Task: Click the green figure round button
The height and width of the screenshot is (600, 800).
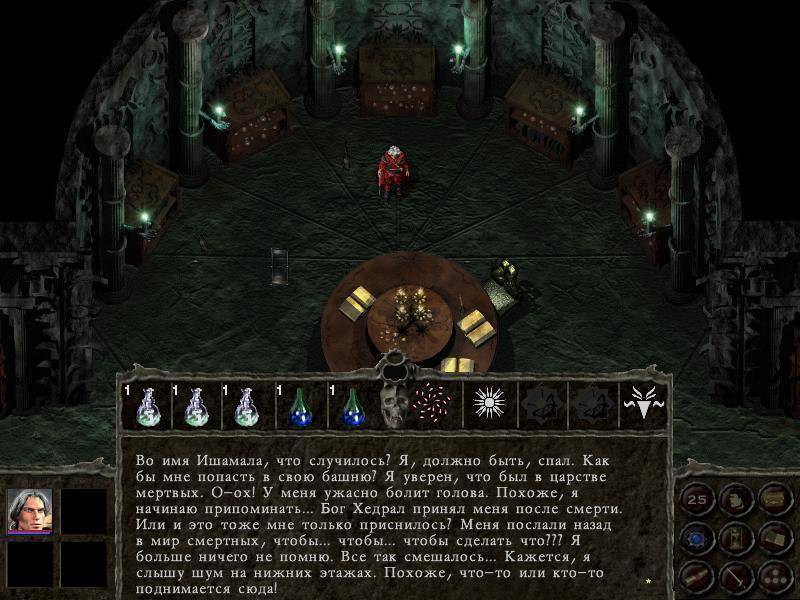Action: pos(735,498)
